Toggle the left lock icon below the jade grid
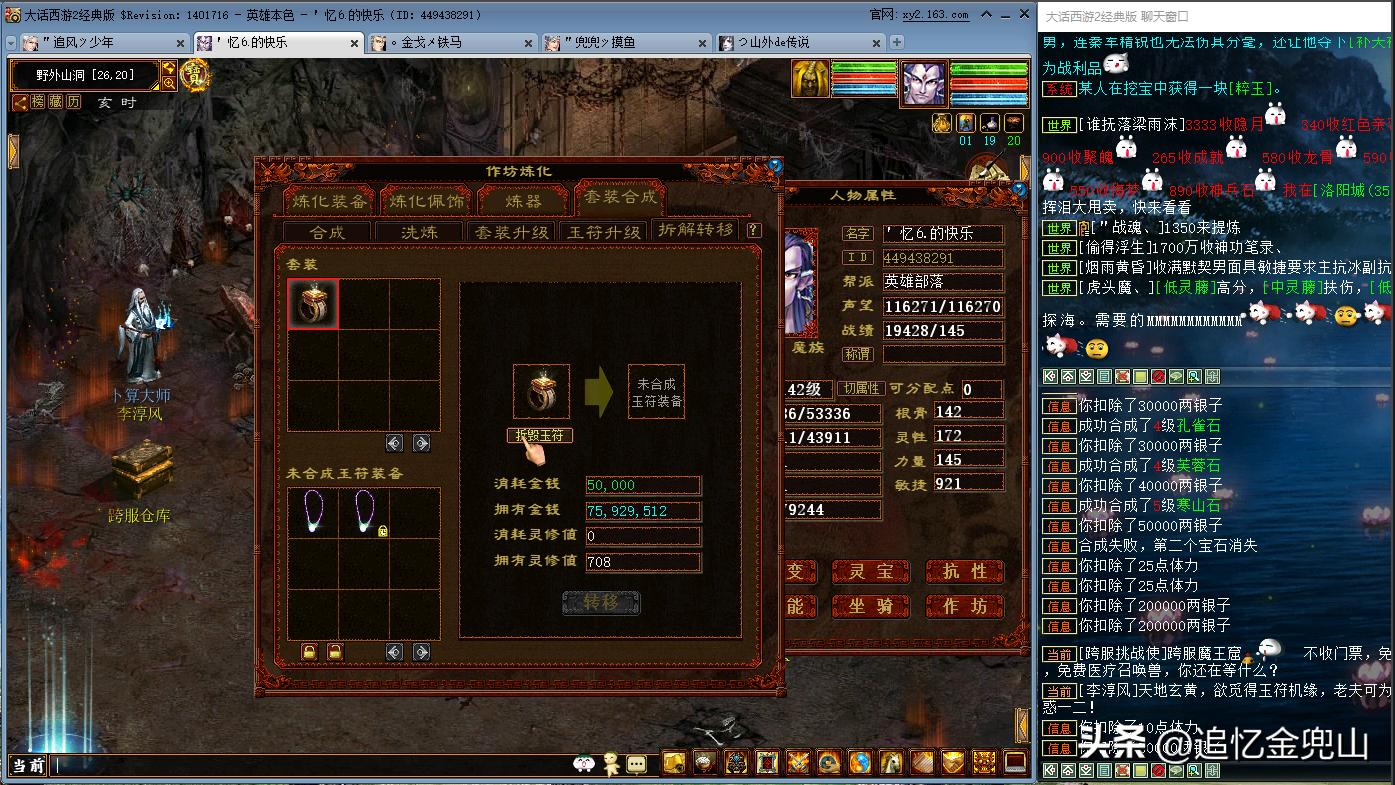The width and height of the screenshot is (1395, 785). click(309, 653)
